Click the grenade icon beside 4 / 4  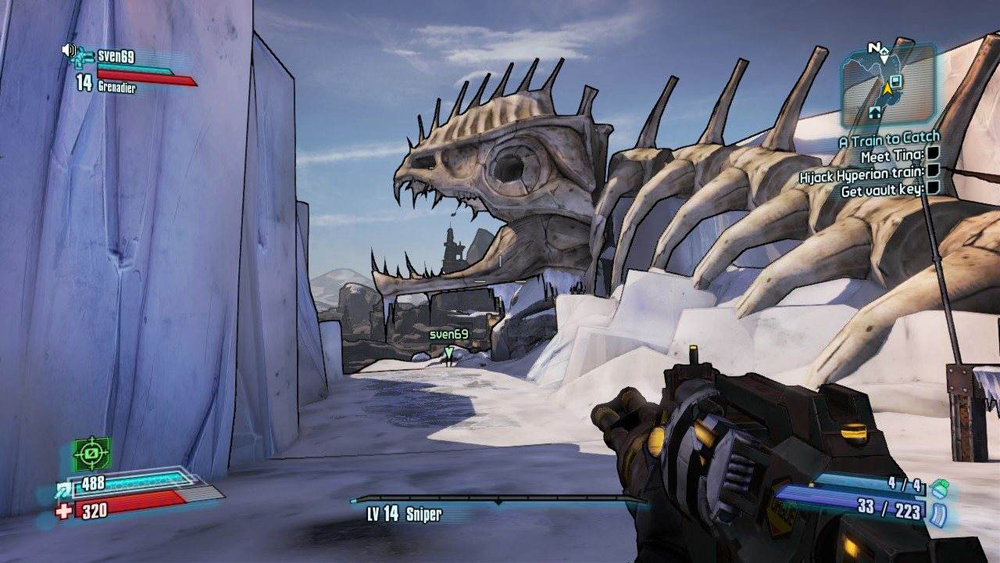click(939, 488)
